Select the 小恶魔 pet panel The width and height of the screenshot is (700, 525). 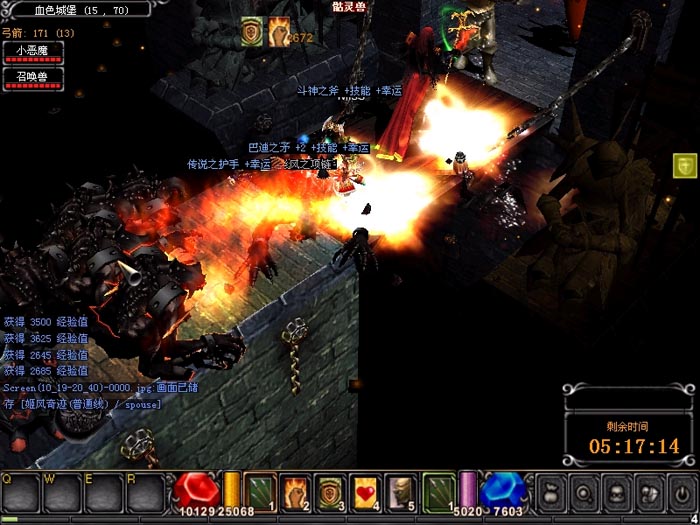coord(33,51)
